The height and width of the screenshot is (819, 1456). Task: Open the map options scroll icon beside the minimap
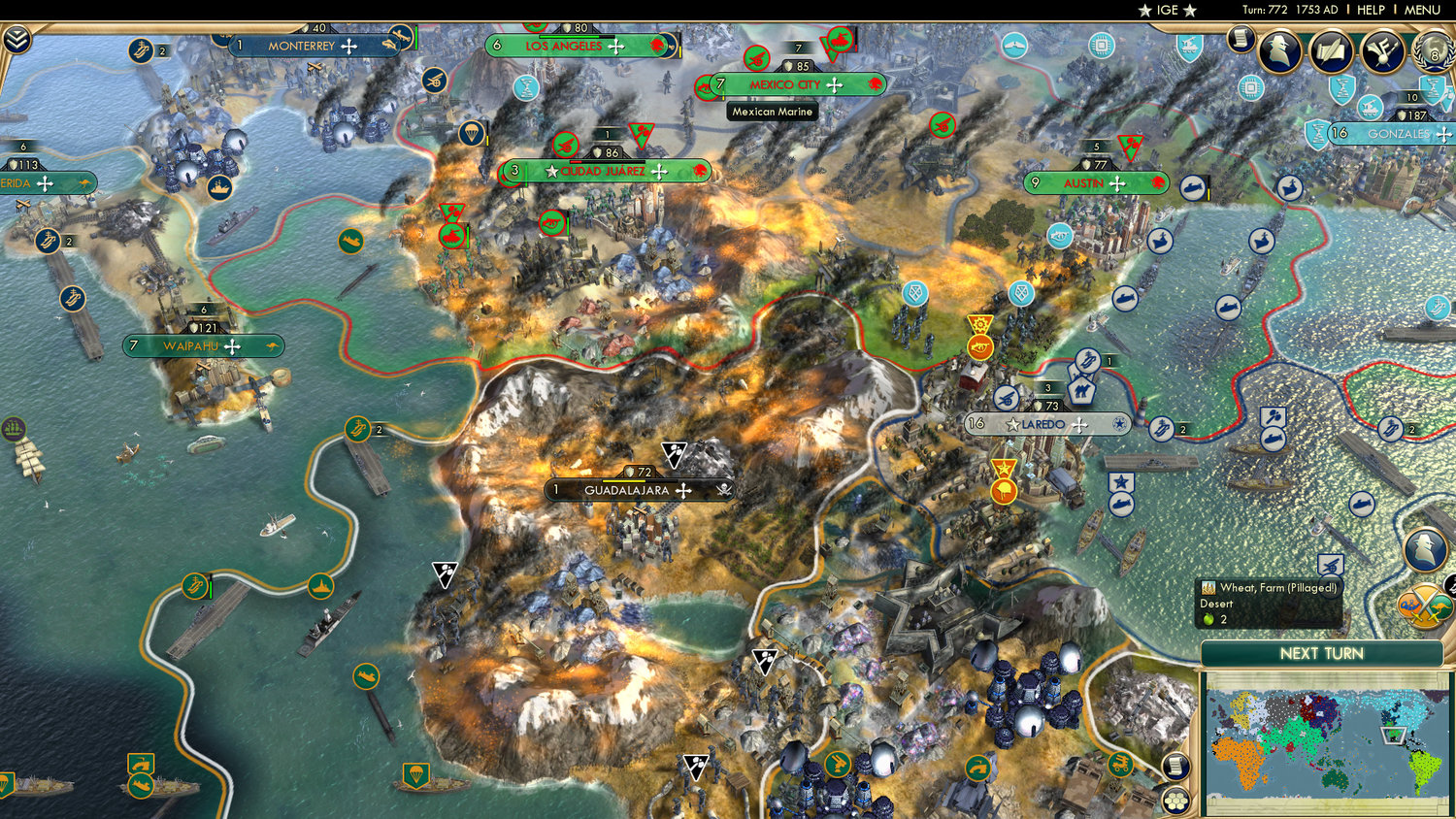pos(1175,765)
